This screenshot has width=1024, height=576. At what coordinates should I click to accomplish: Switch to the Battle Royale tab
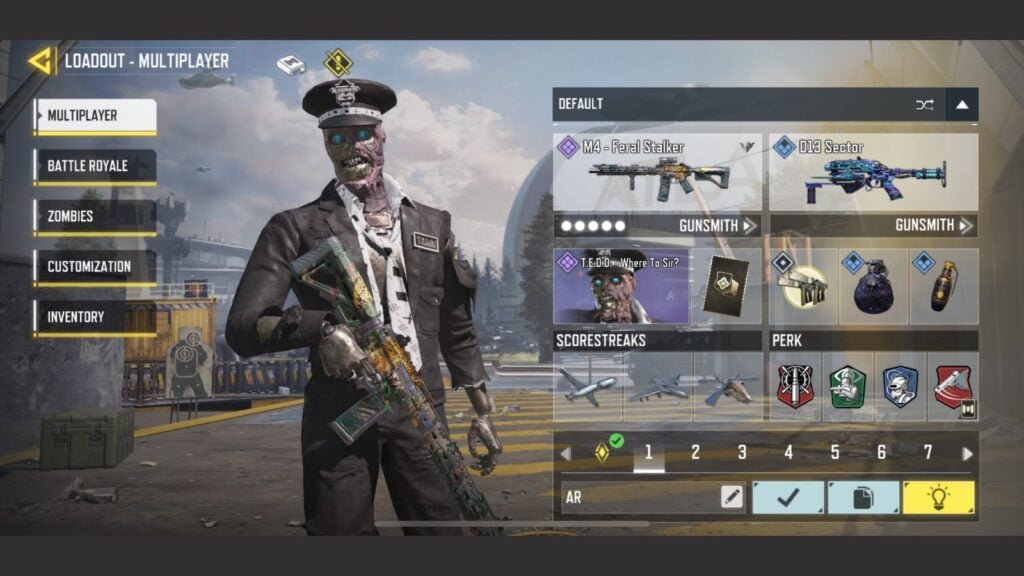click(x=94, y=166)
